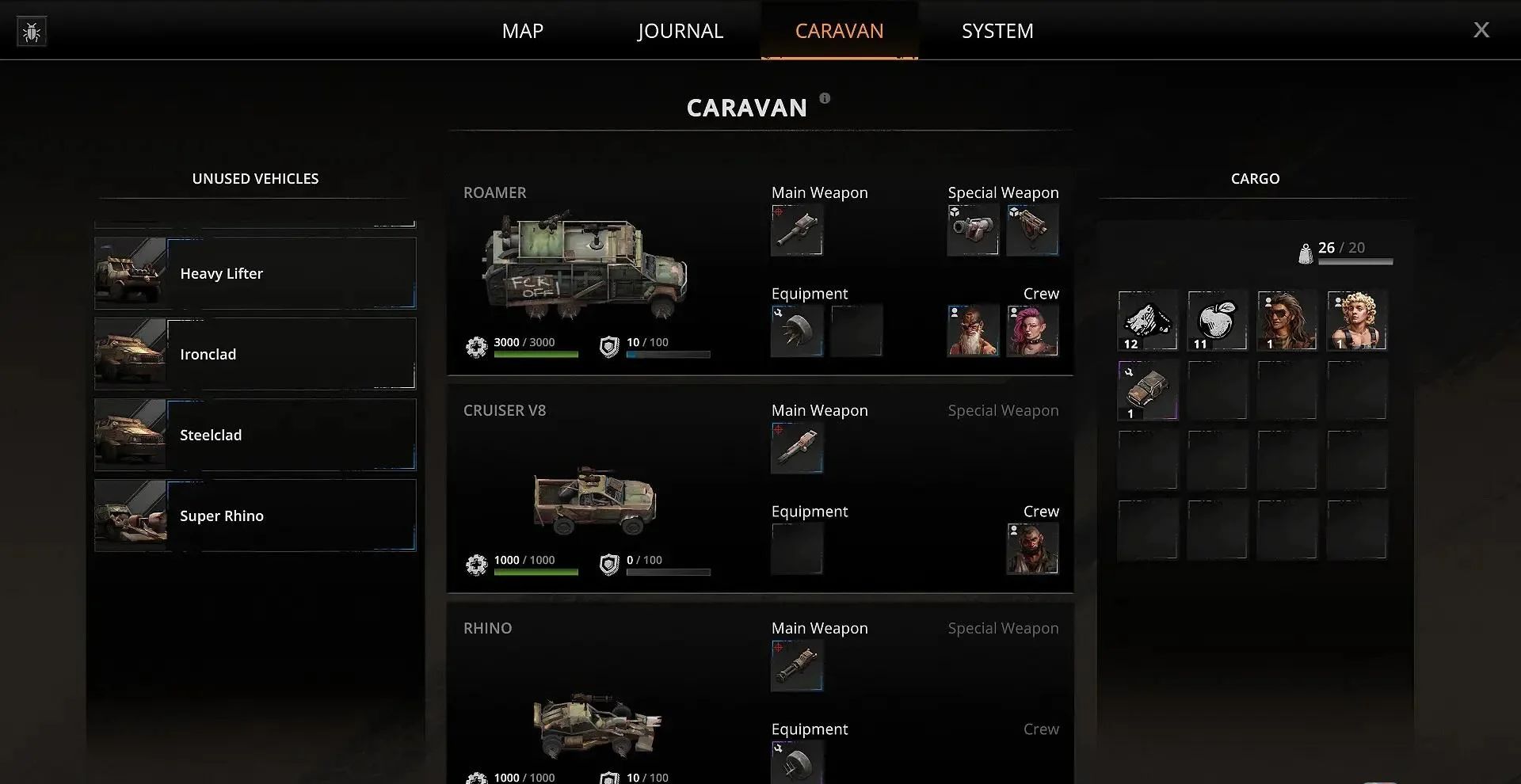Screen dimensions: 1521x784
Task: Pick the Steelclad vehicle from the list
Action: pyautogui.click(x=255, y=435)
